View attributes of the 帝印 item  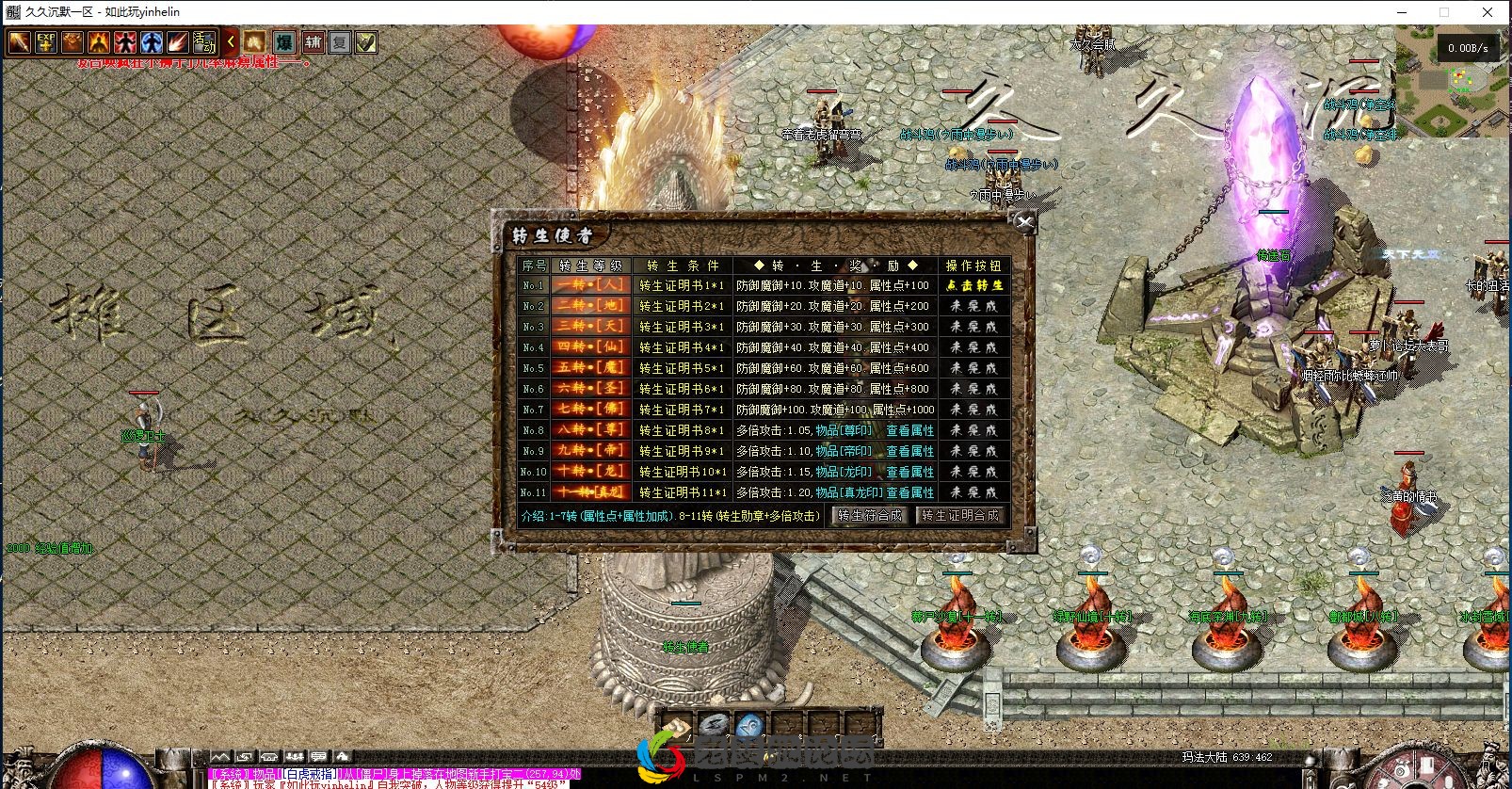coord(909,451)
